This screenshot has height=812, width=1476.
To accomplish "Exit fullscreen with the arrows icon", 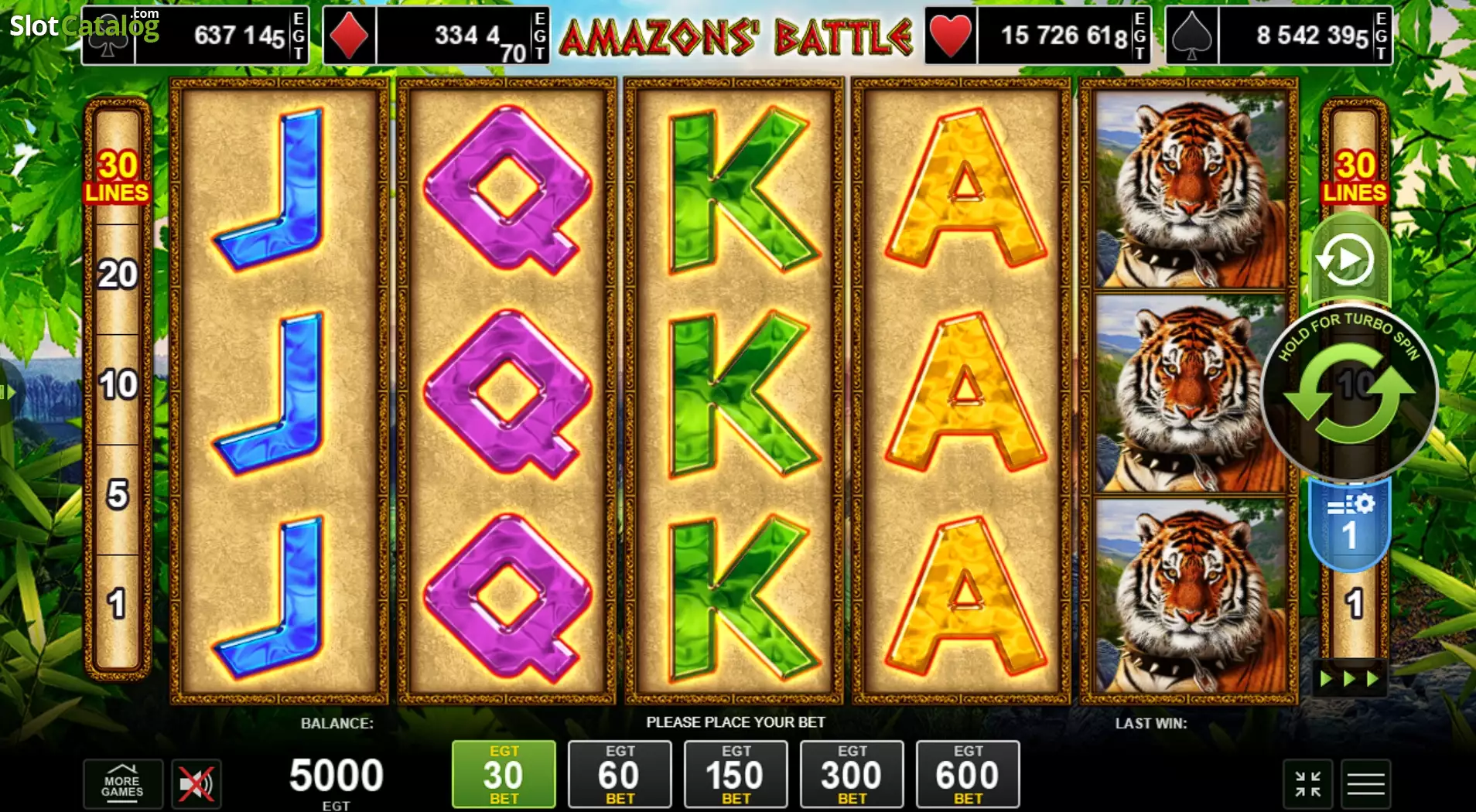I will click(1307, 784).
